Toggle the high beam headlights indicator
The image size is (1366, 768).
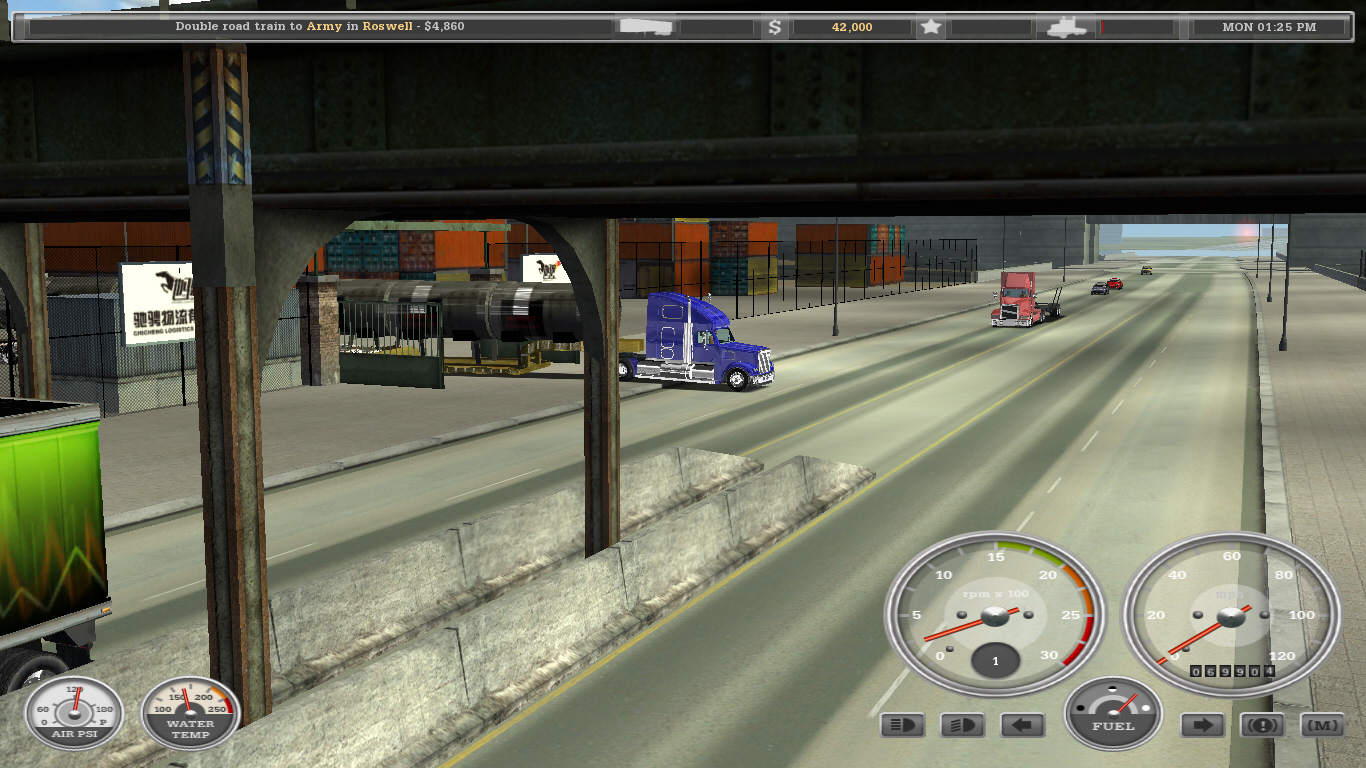[x=902, y=725]
